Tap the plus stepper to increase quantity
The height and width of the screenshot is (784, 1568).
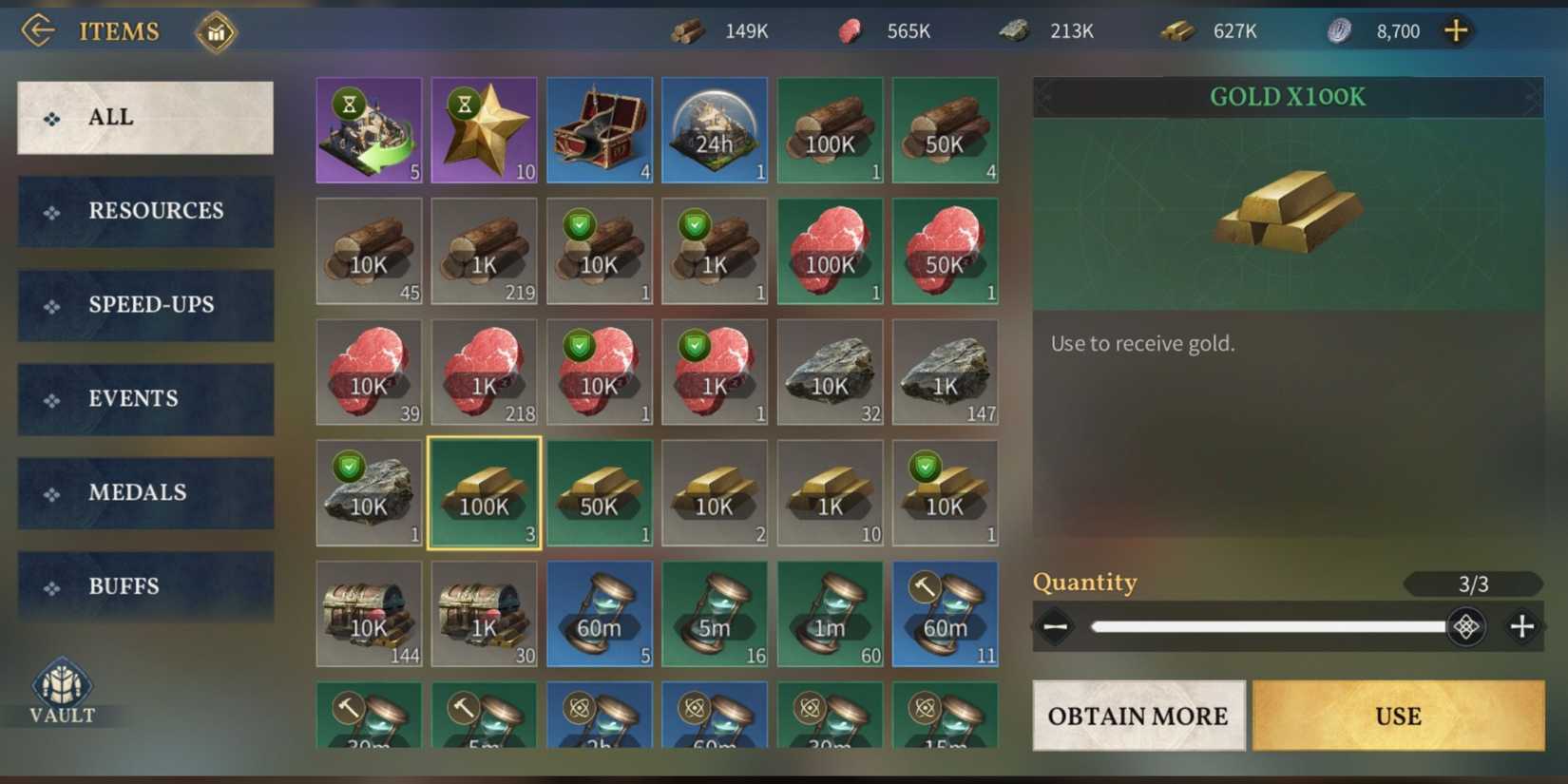tap(1521, 626)
